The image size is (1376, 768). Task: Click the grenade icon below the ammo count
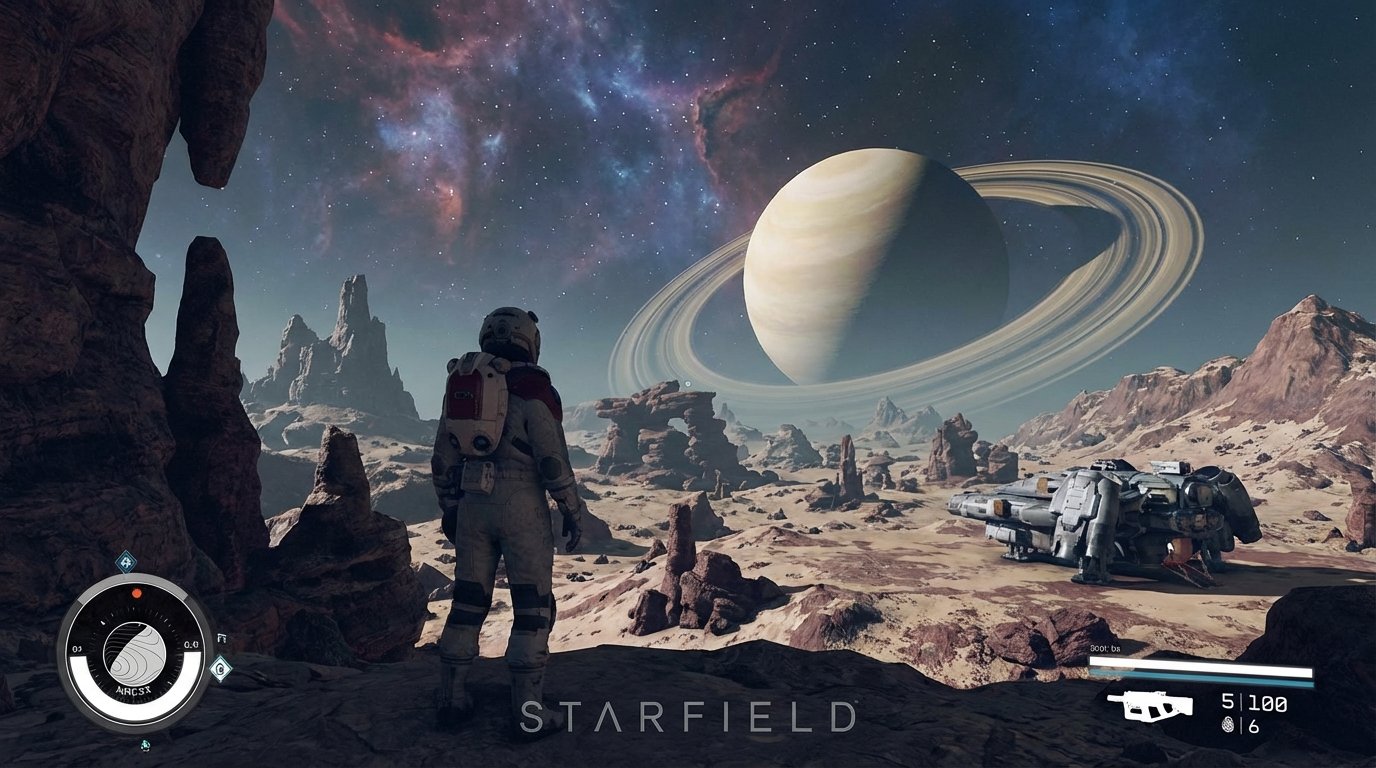tap(1227, 725)
